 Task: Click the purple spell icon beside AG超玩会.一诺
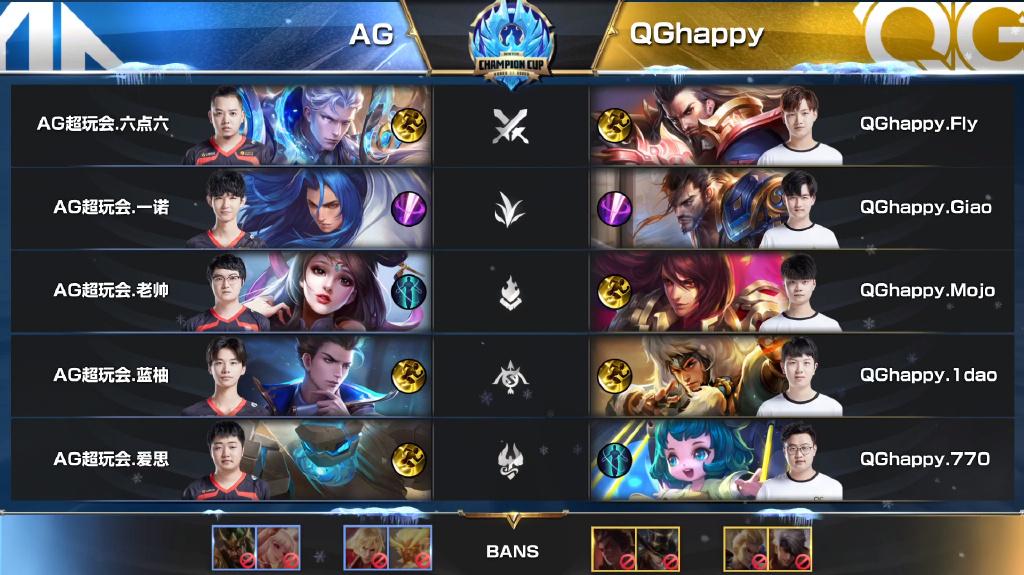(409, 208)
